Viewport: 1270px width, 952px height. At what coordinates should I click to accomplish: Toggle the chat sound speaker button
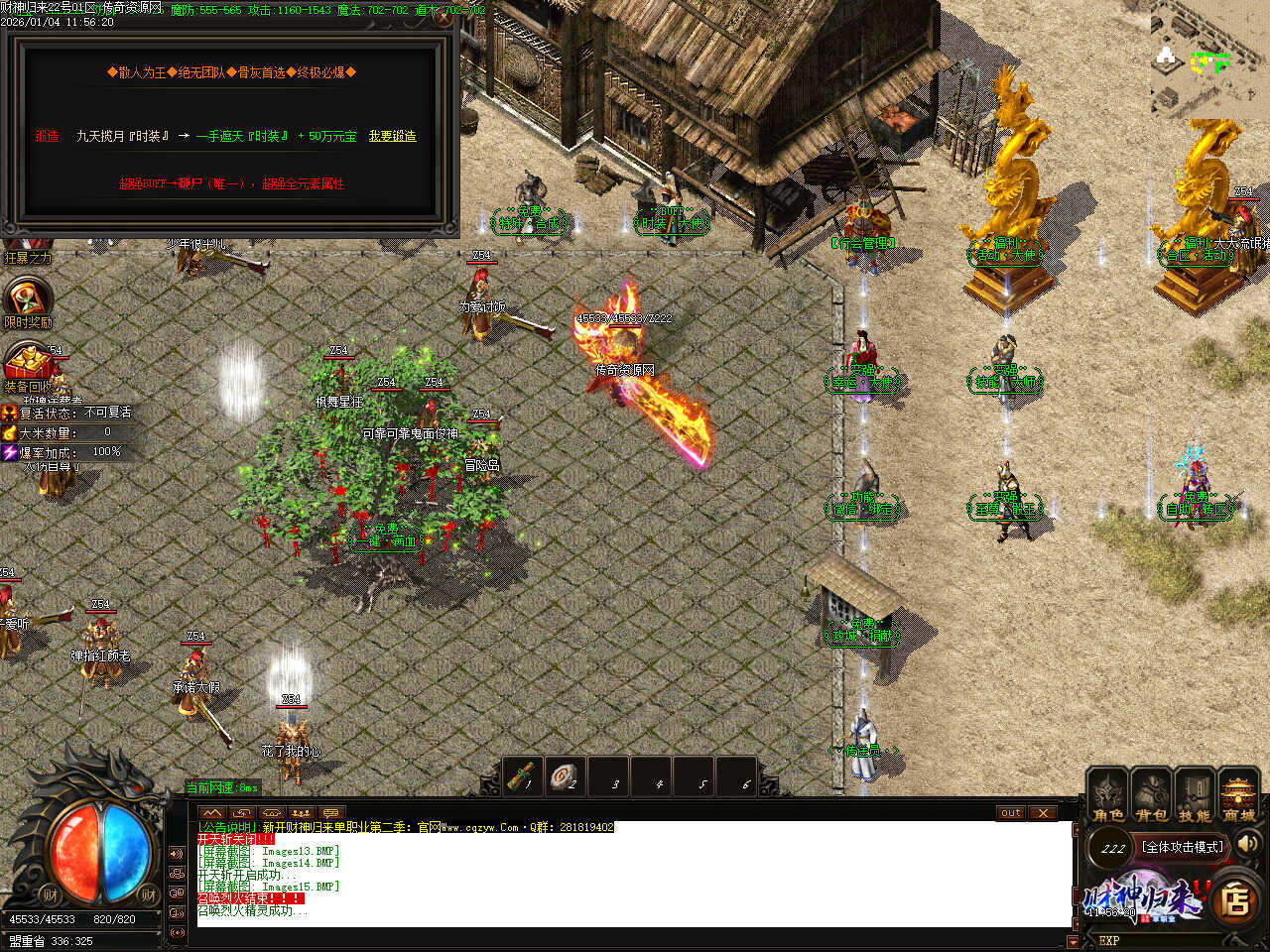(177, 854)
